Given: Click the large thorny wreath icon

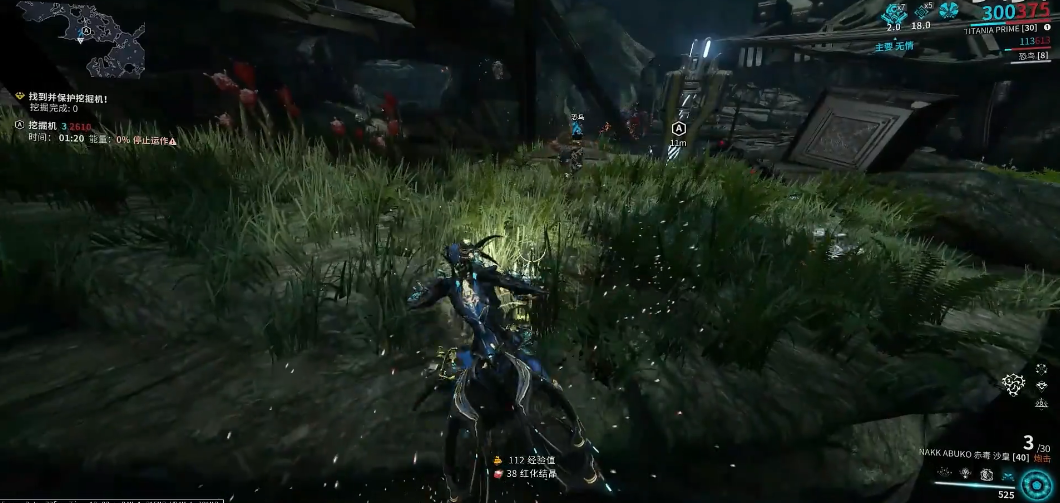Looking at the screenshot, I should pyautogui.click(x=1015, y=384).
